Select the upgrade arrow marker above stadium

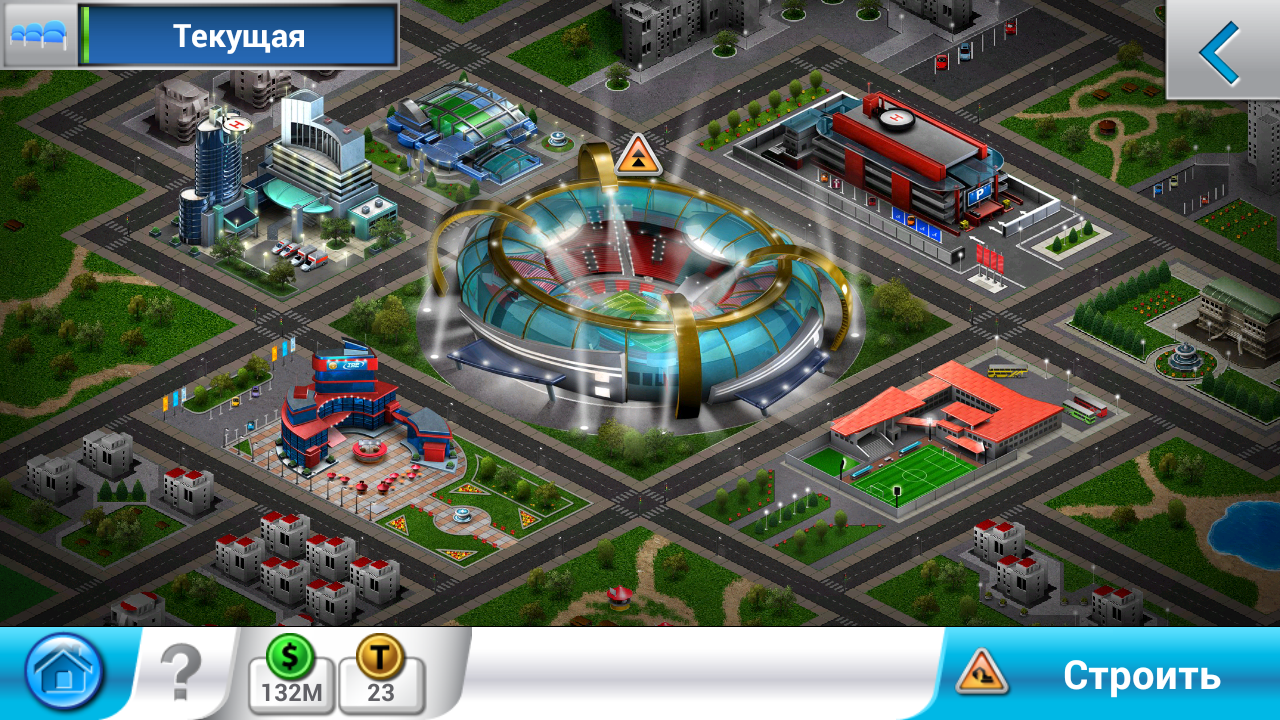(637, 157)
